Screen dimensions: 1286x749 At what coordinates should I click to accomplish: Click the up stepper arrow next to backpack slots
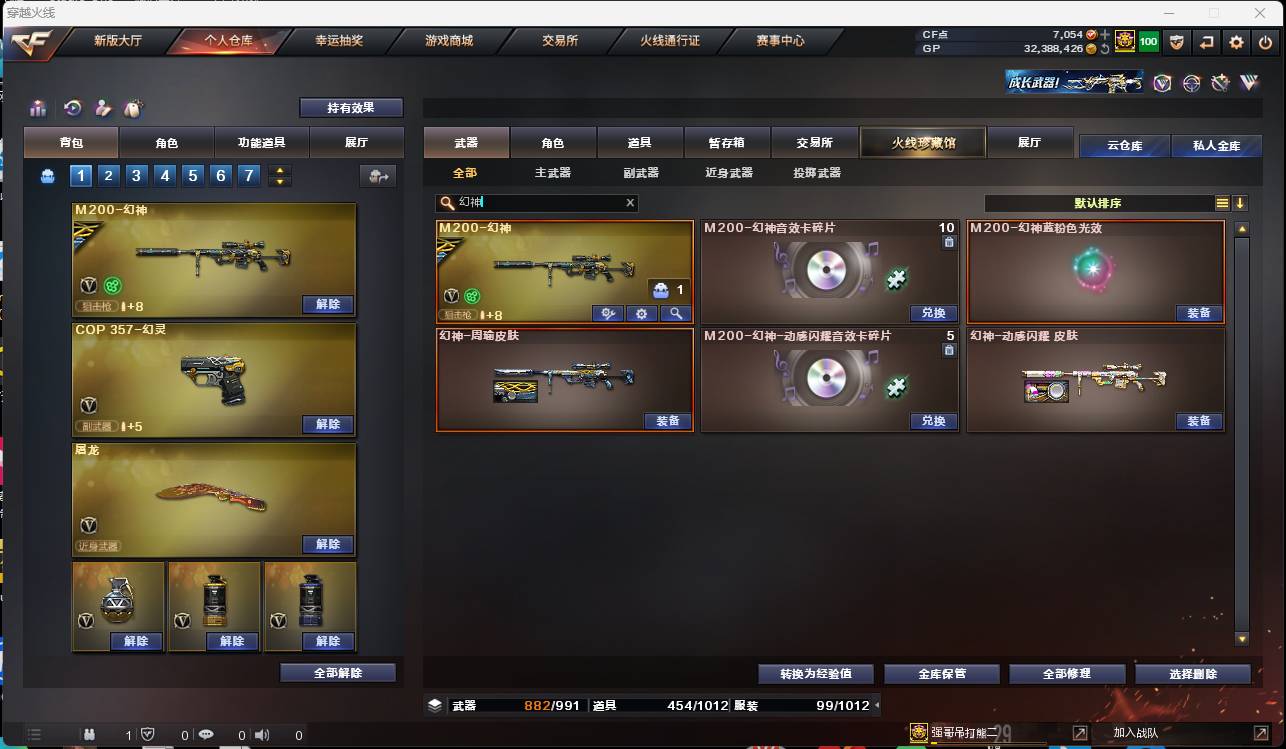(280, 170)
